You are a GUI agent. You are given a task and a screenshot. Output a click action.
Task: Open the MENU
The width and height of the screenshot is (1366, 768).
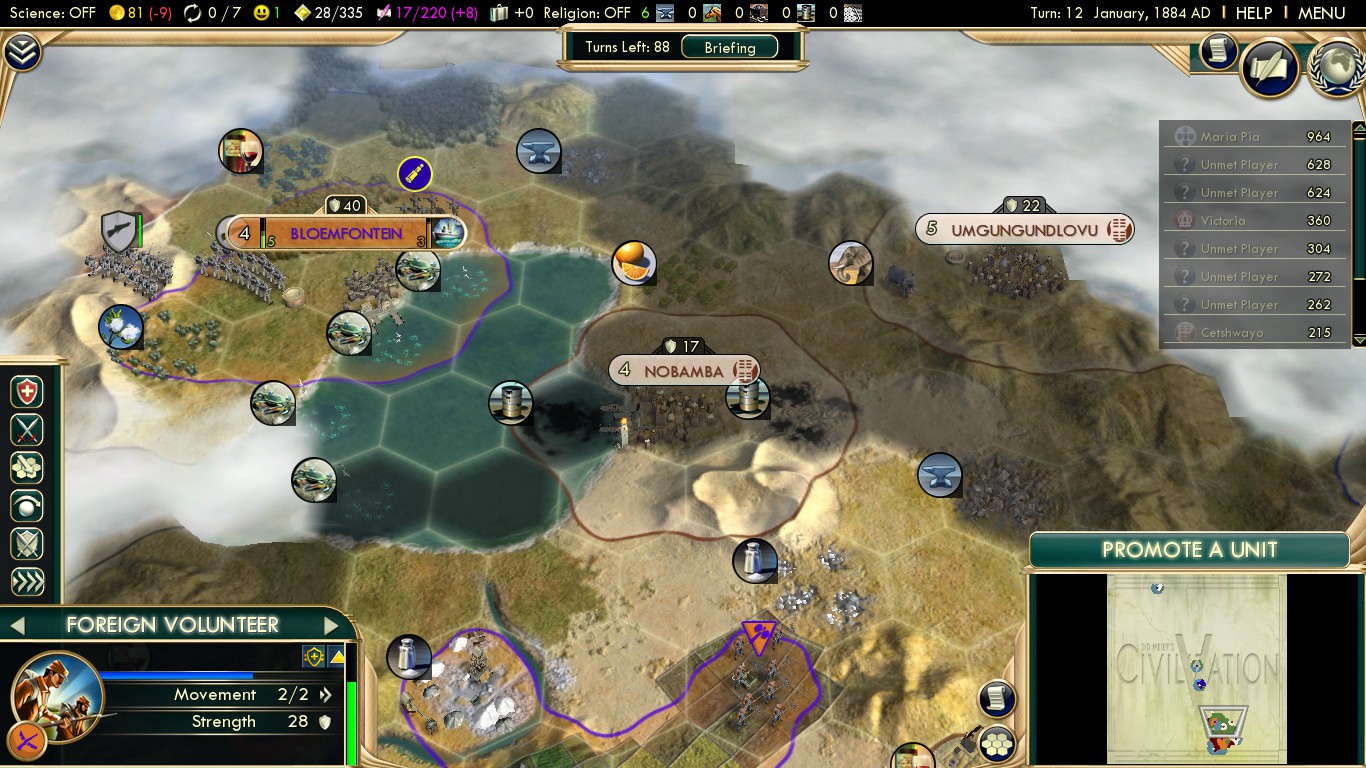tap(1321, 13)
